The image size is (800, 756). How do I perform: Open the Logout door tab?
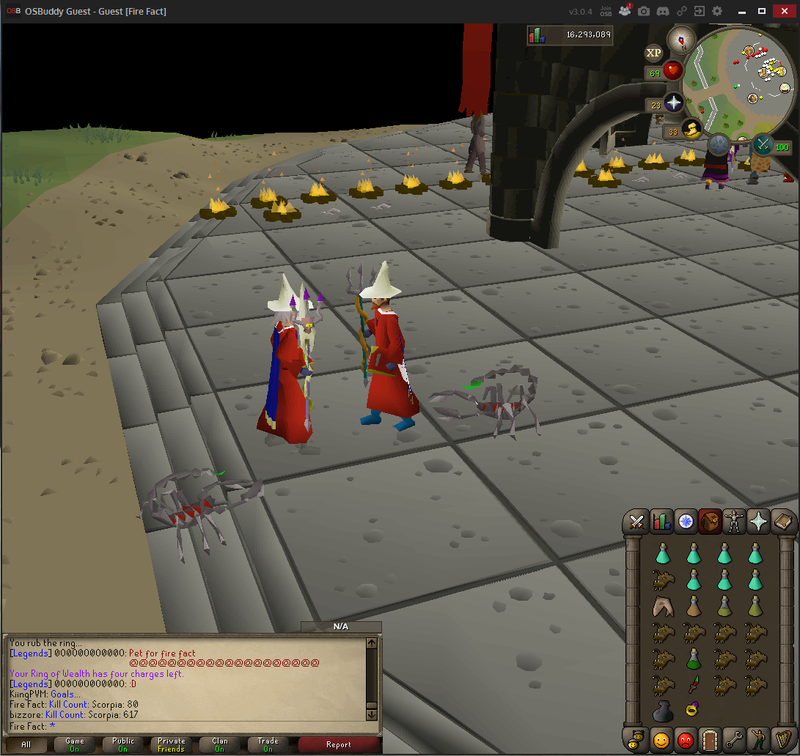tap(710, 740)
